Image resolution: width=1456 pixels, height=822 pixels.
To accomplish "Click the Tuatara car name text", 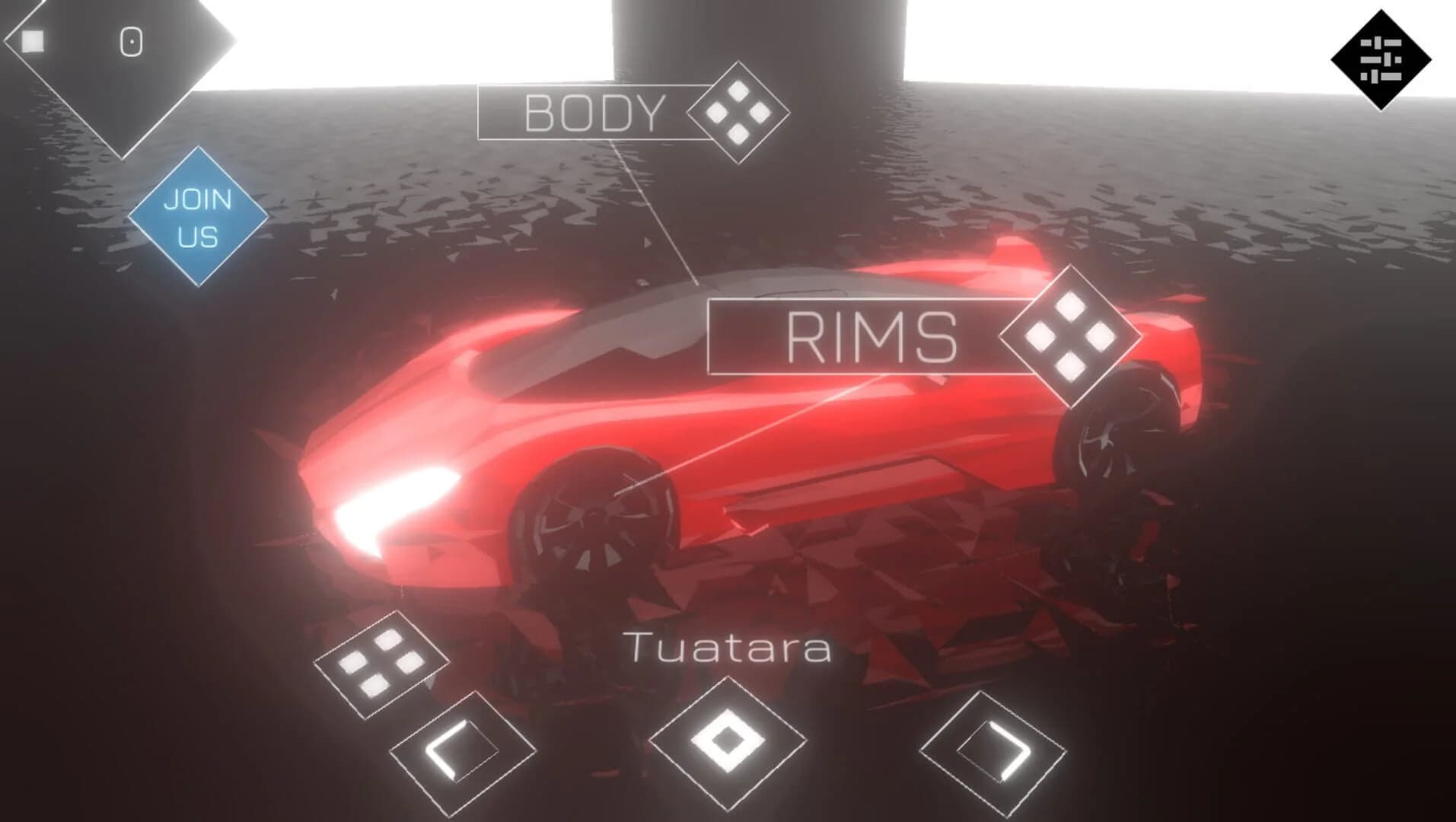I will [728, 649].
